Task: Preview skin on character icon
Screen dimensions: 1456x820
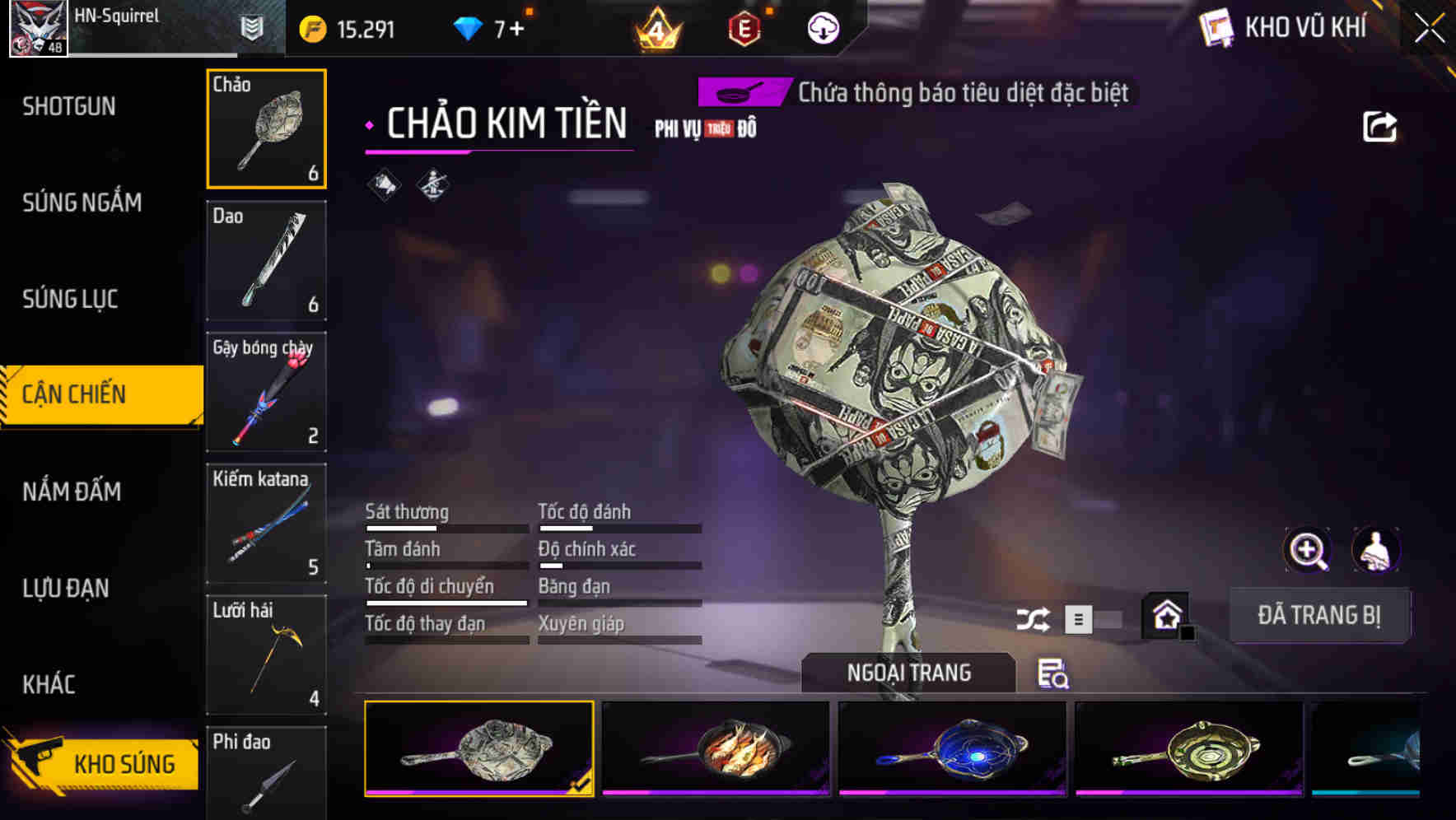Action: tap(1375, 550)
